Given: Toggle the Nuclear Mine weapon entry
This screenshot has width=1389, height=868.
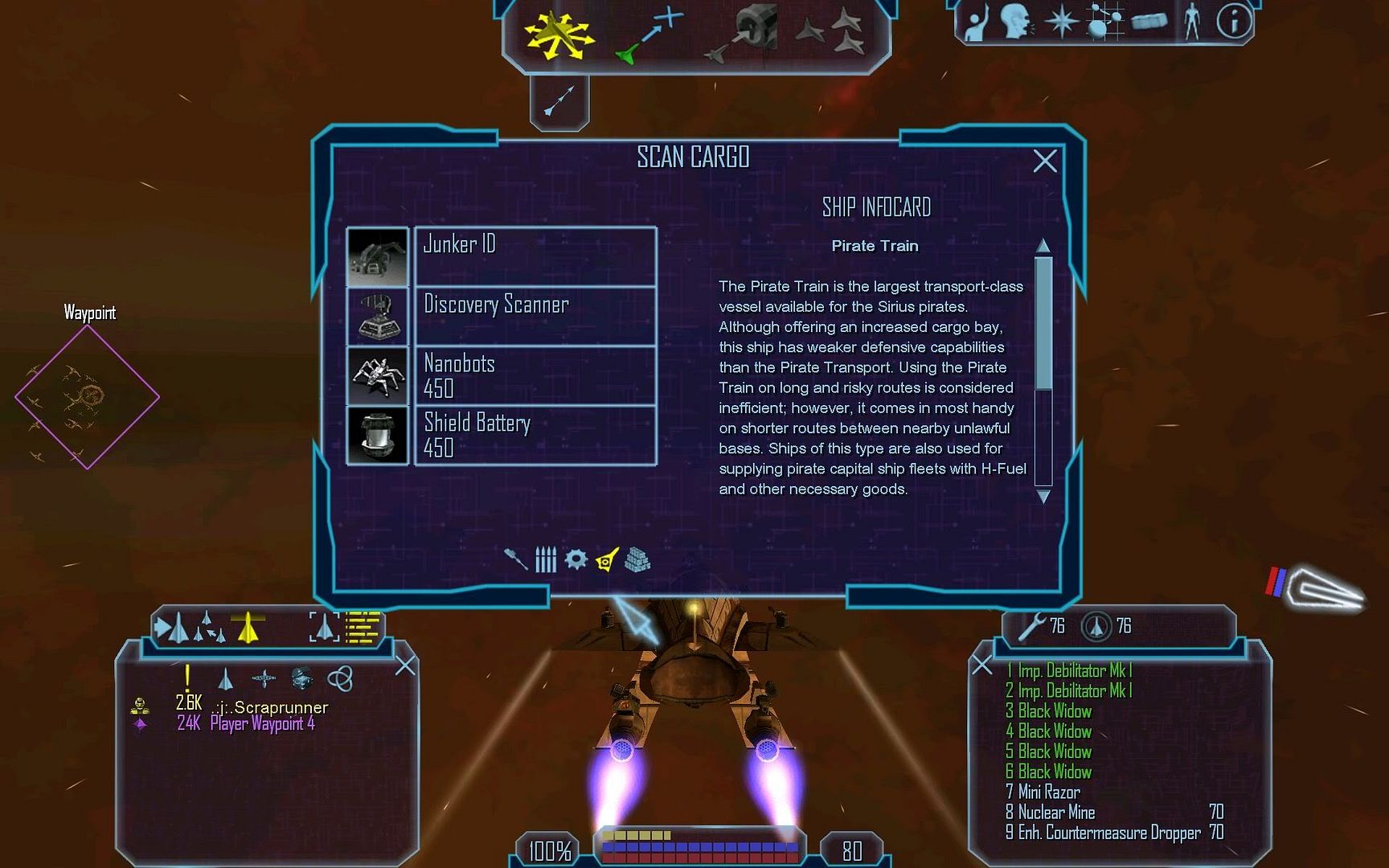Looking at the screenshot, I should coord(1056,813).
